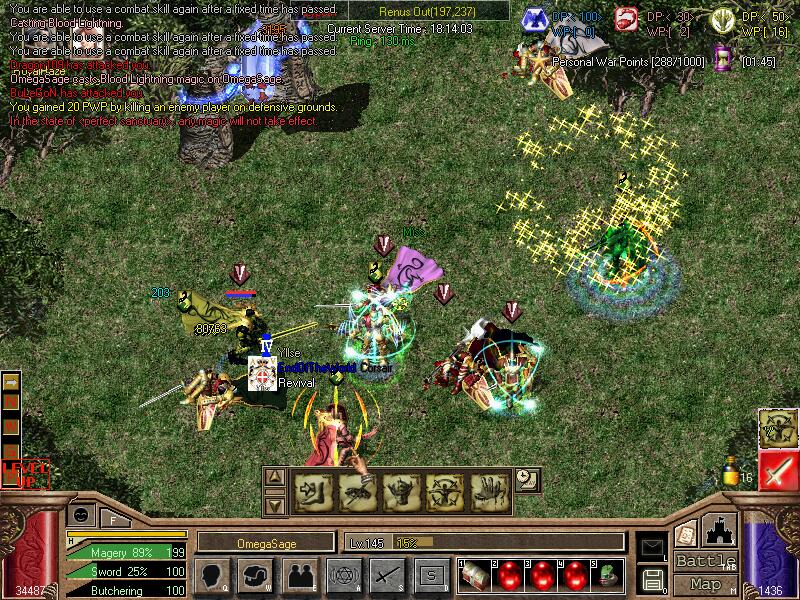800x600 pixels.
Task: Activate the hand-shaped skill scroll
Action: (x=489, y=491)
